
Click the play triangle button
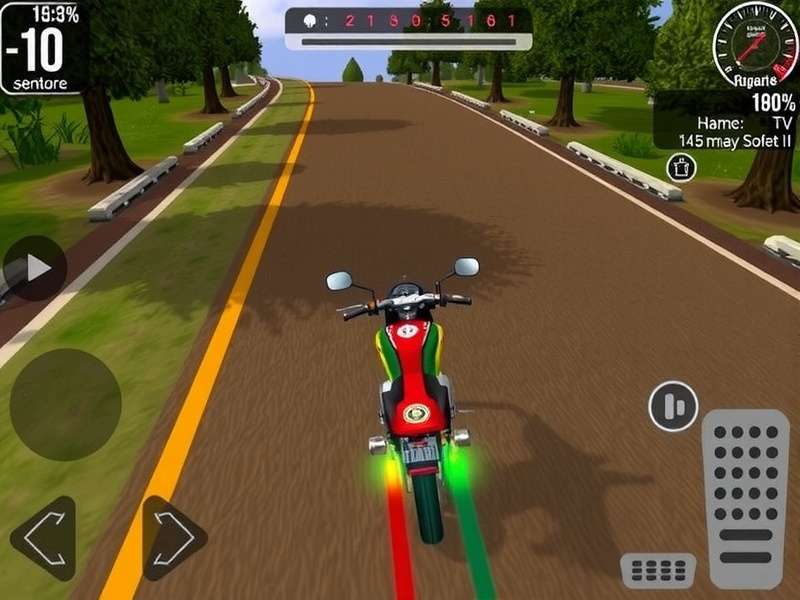point(36,268)
